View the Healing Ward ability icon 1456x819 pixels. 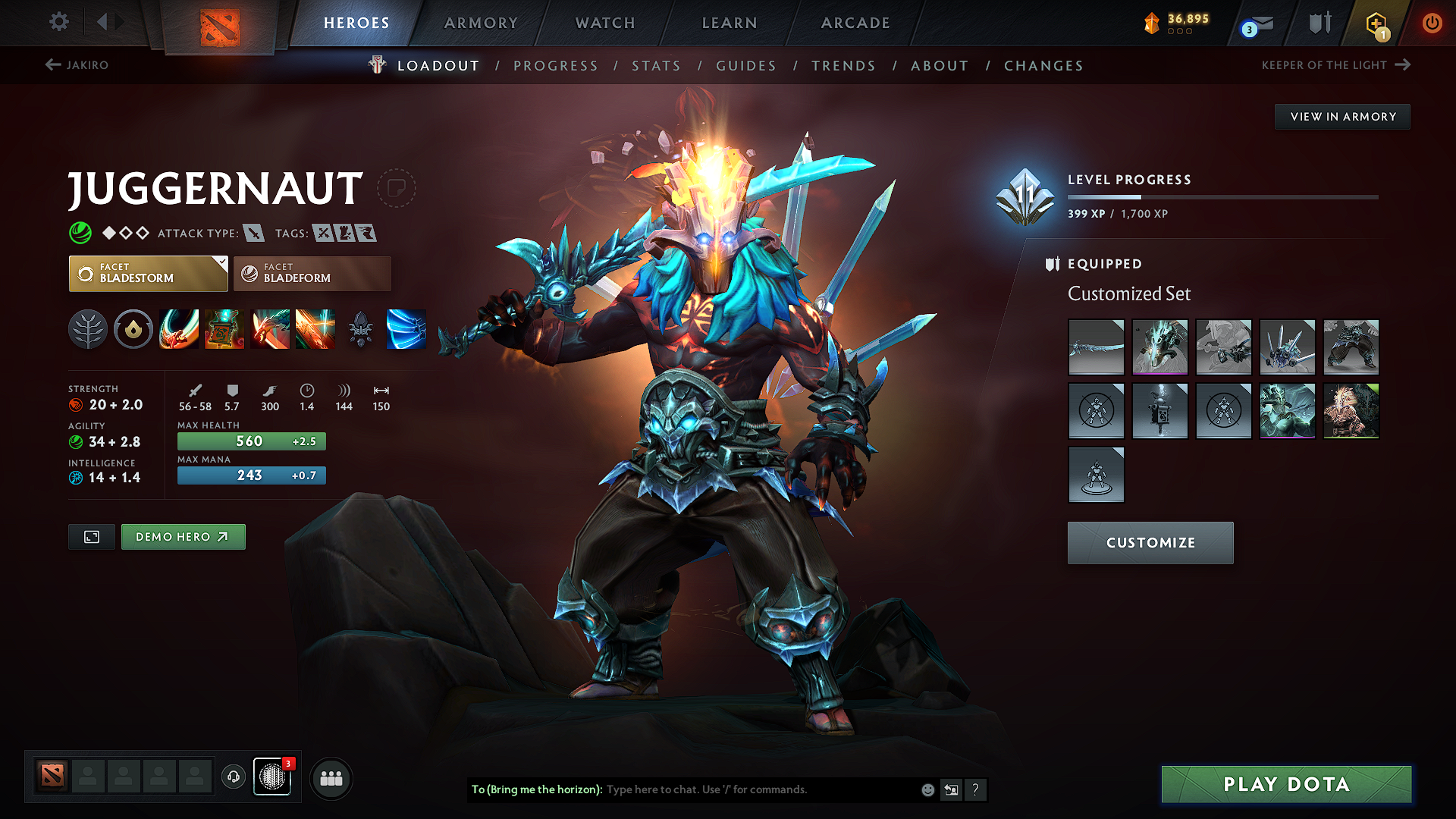[x=224, y=329]
